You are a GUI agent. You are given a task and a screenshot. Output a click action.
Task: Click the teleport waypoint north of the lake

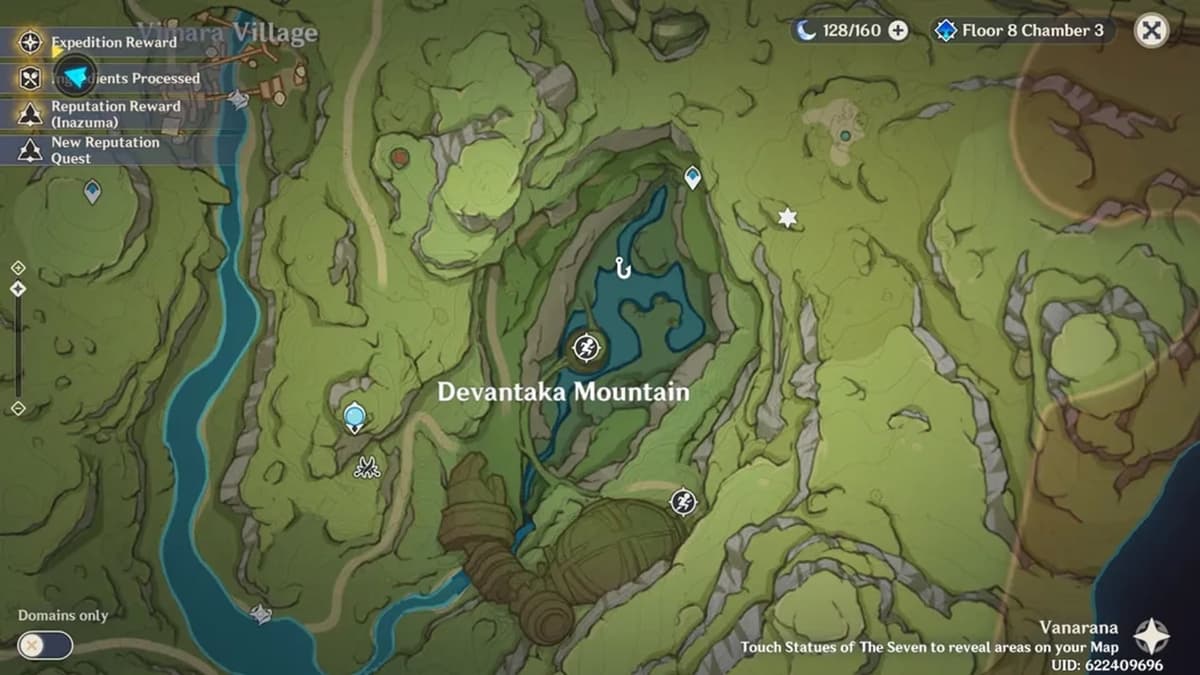tap(692, 178)
